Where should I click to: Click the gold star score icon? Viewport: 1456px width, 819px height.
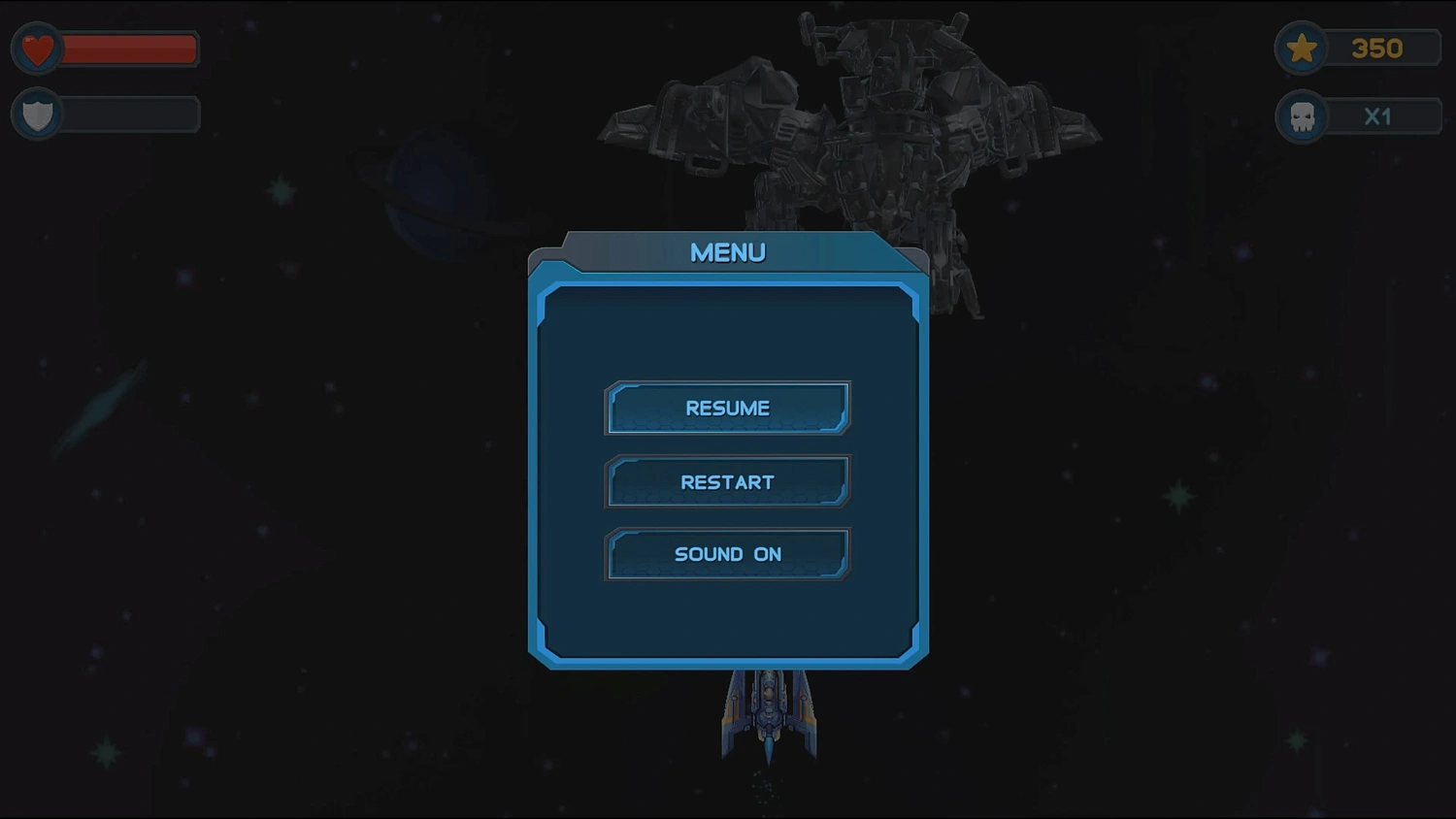pyautogui.click(x=1302, y=48)
